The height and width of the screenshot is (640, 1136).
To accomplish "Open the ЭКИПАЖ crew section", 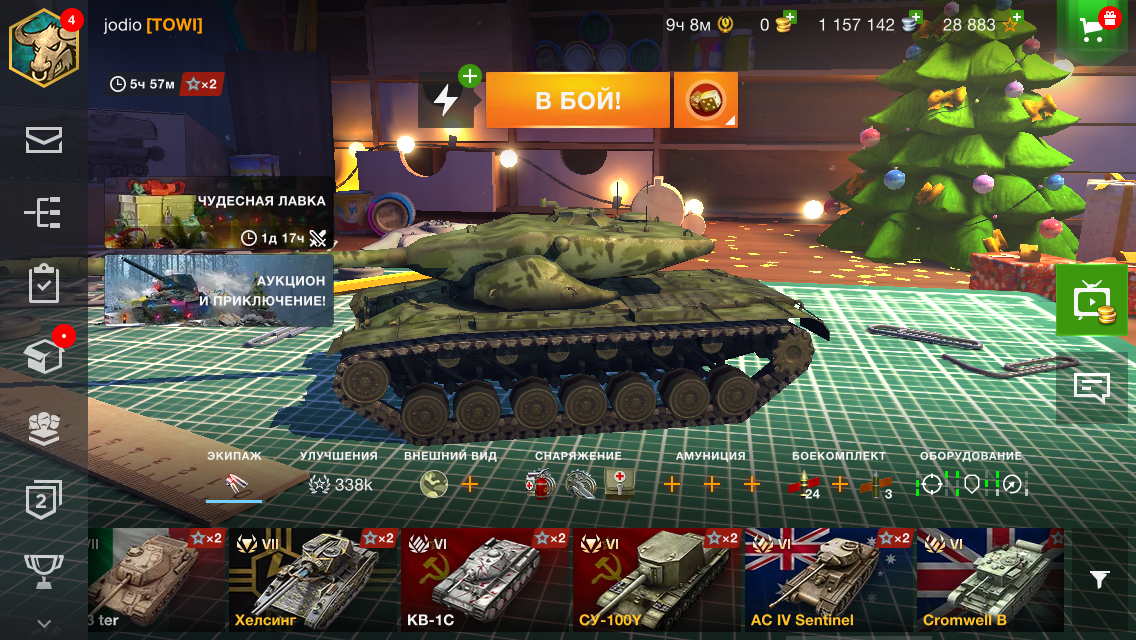I will point(234,477).
